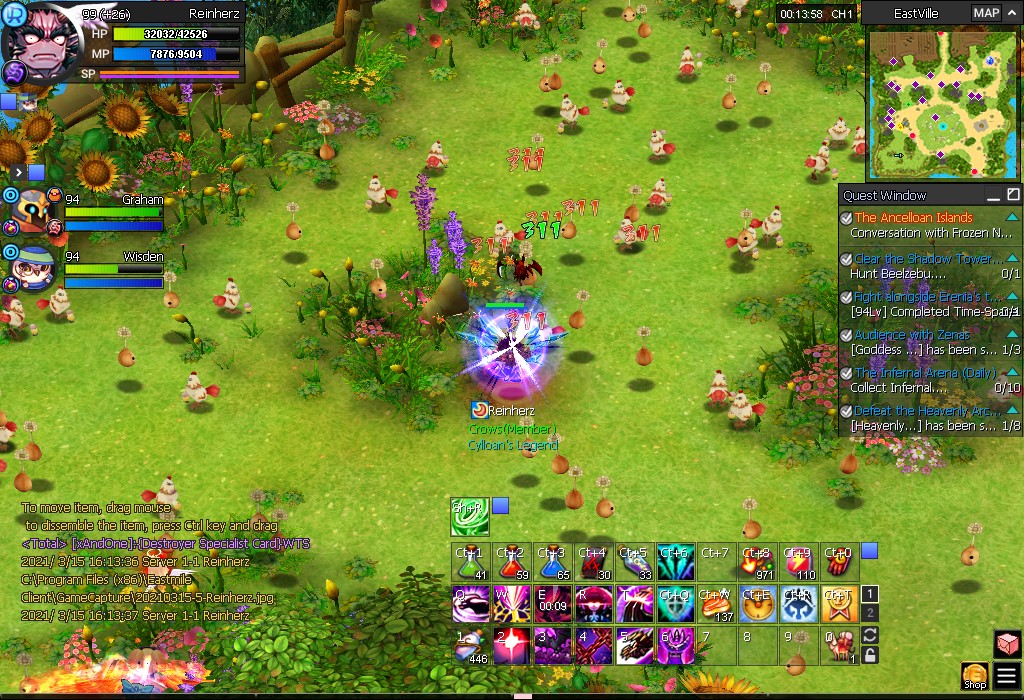Open the full map with the MAP button
The image size is (1024, 700).
(985, 13)
